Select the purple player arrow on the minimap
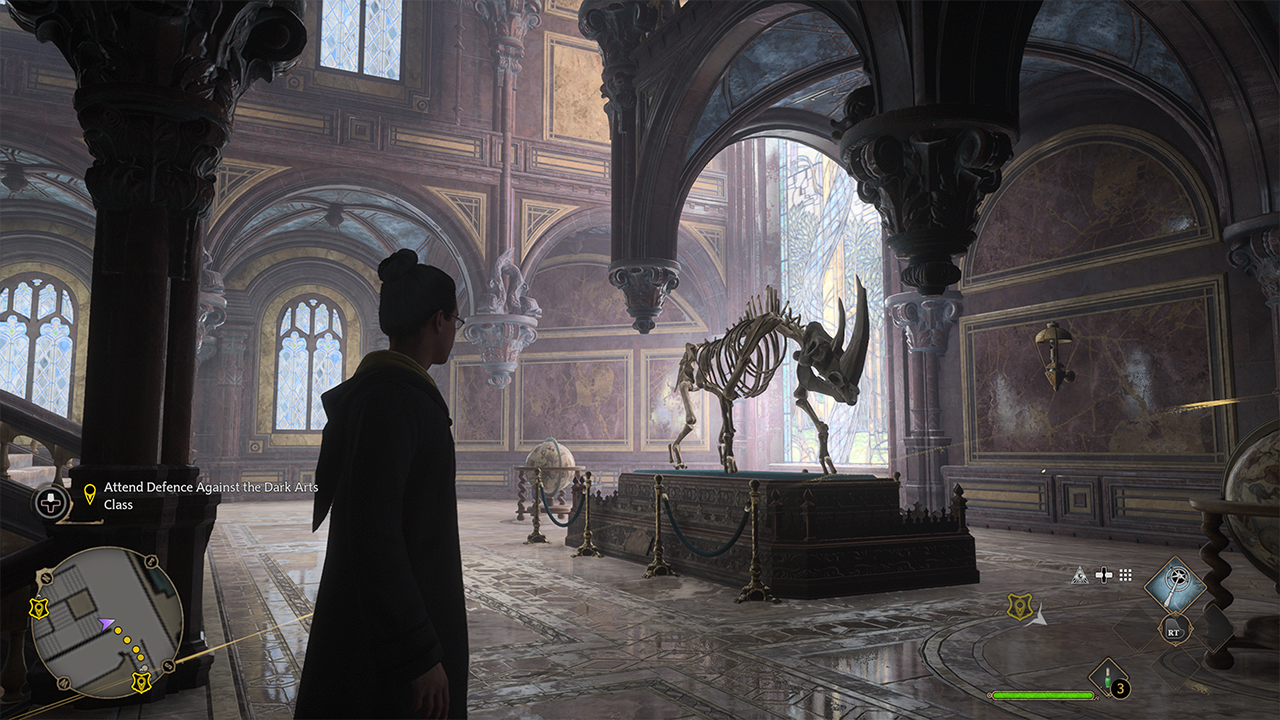1280x720 pixels. click(105, 624)
